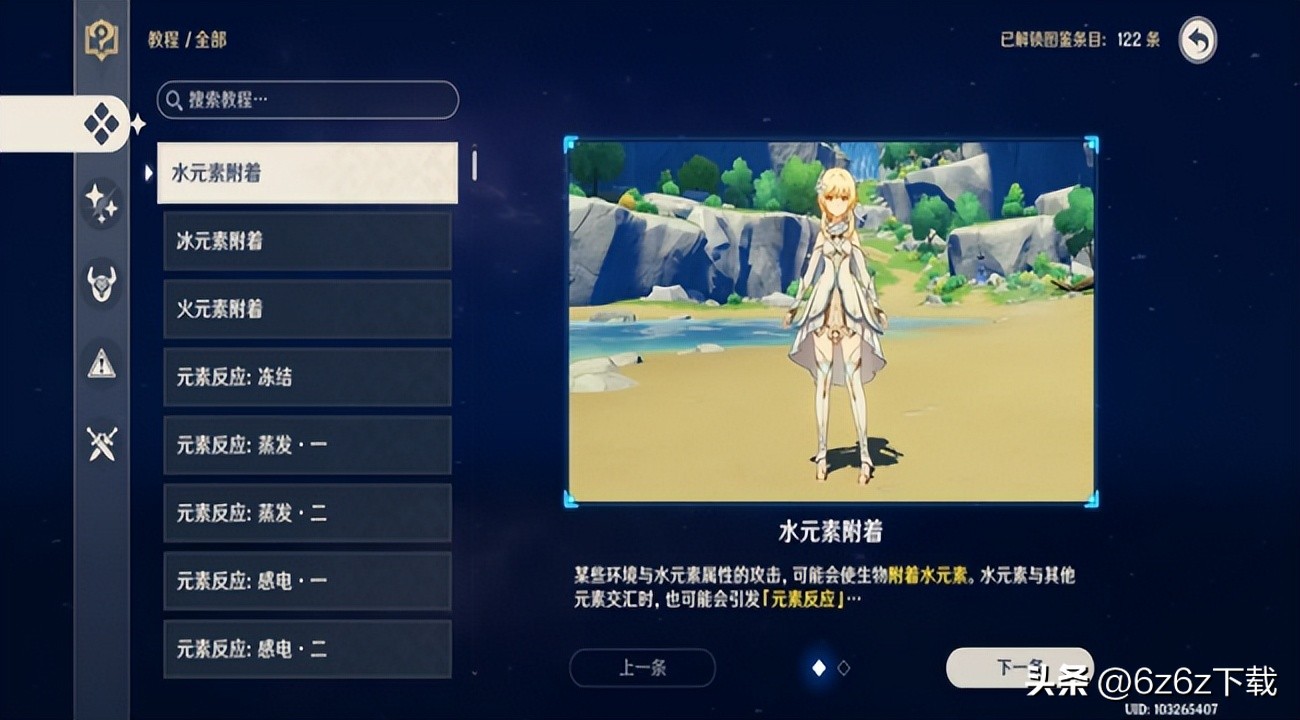Click the 下一条 next button
This screenshot has height=720, width=1300.
tap(1022, 667)
